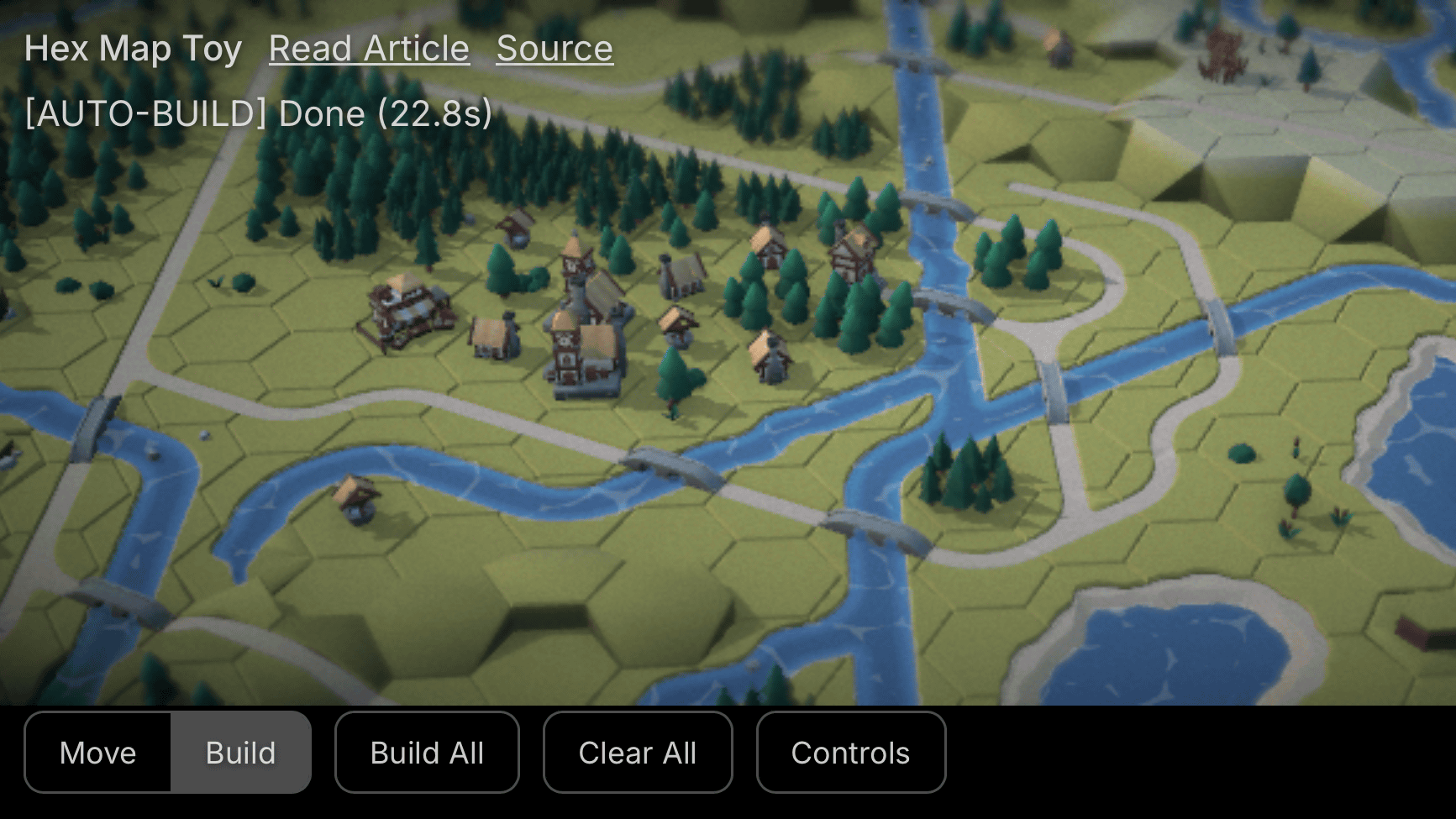Open the Read Article link

(369, 49)
